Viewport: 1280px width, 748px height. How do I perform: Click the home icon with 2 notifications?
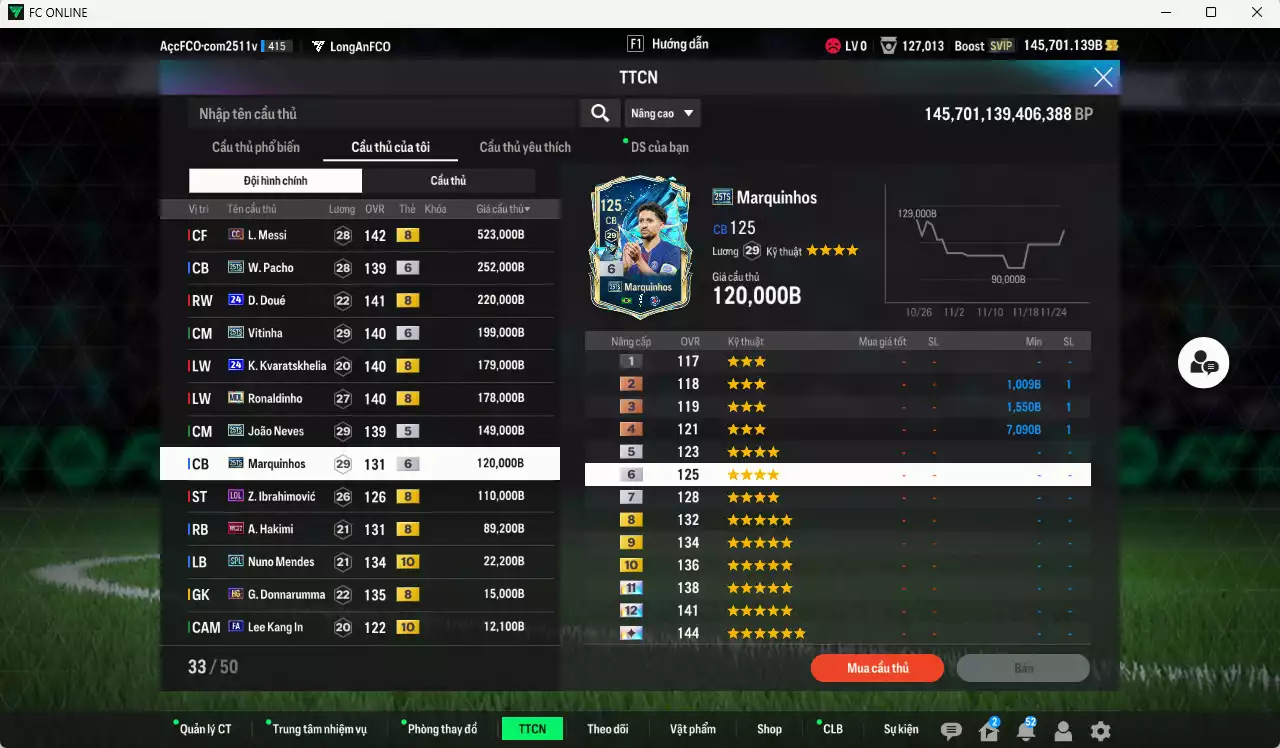[x=988, y=731]
